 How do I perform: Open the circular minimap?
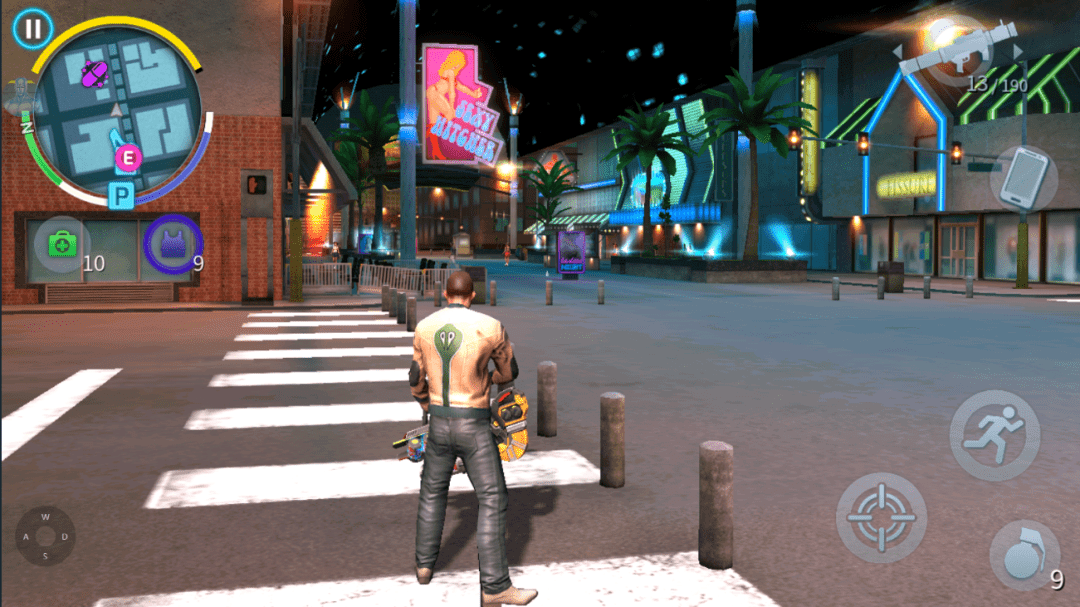[x=118, y=110]
